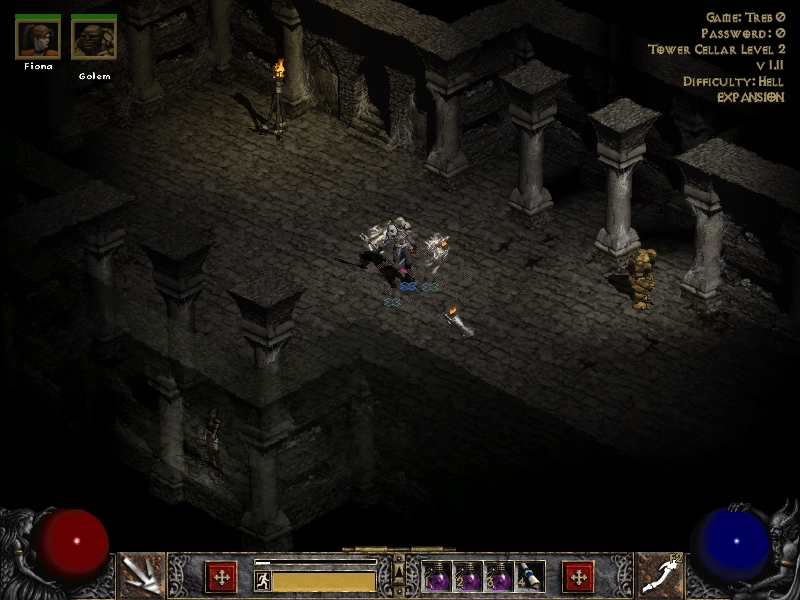Select Fiona's mercenary portrait
The width and height of the screenshot is (800, 600).
pyautogui.click(x=37, y=38)
